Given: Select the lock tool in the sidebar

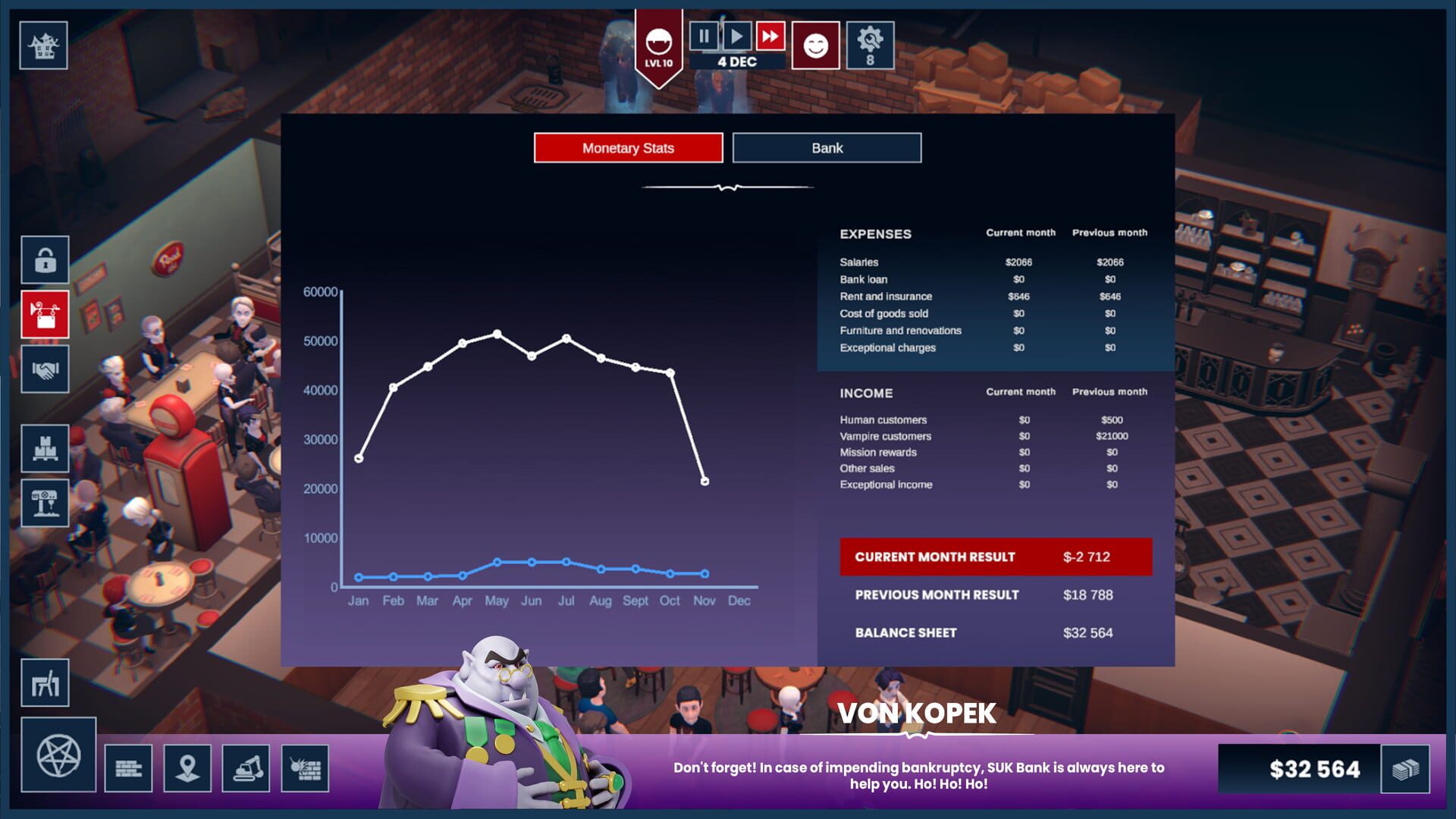Looking at the screenshot, I should coord(44,261).
